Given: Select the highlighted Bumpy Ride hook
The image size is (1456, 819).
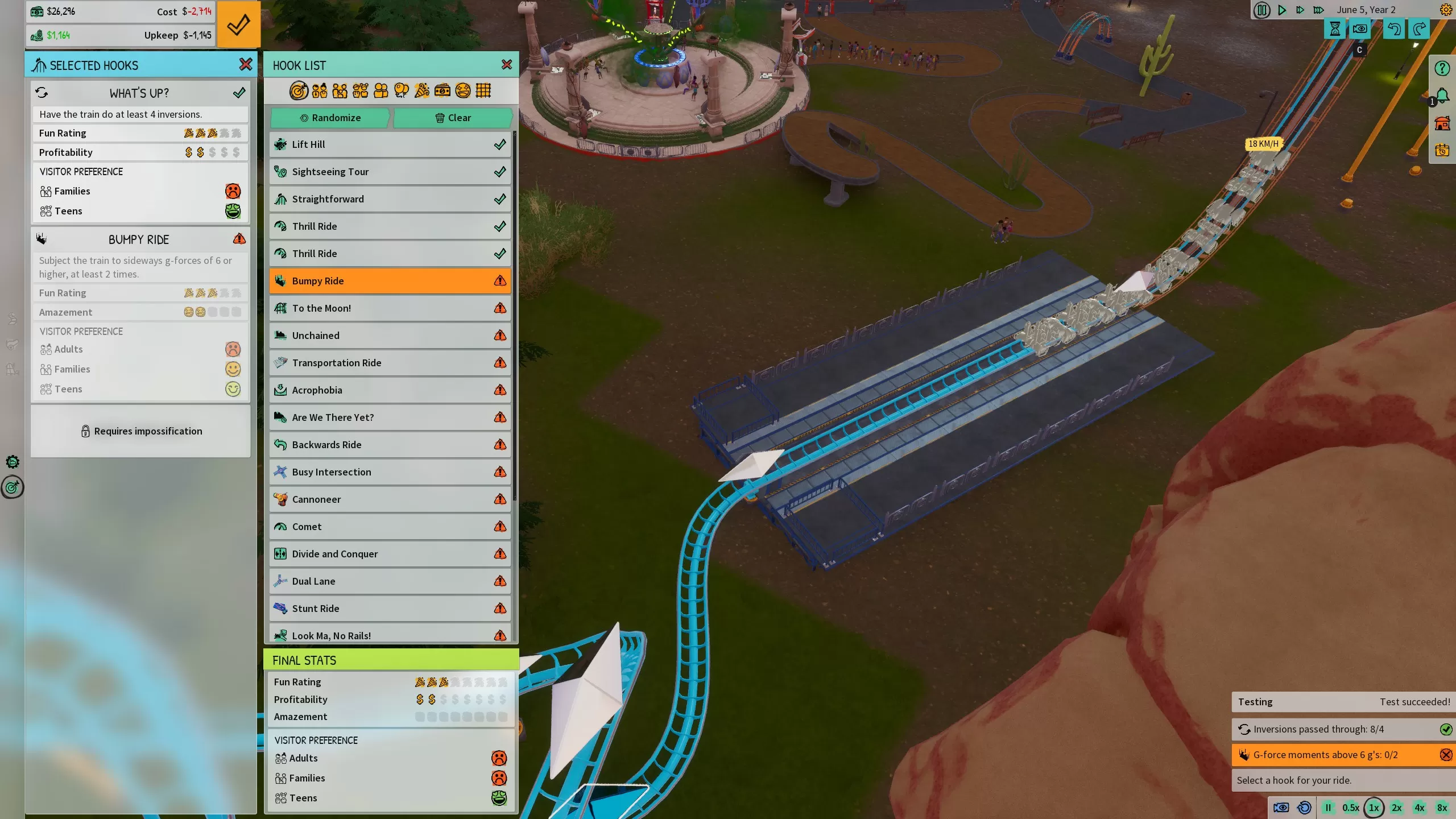Looking at the screenshot, I should (x=390, y=281).
